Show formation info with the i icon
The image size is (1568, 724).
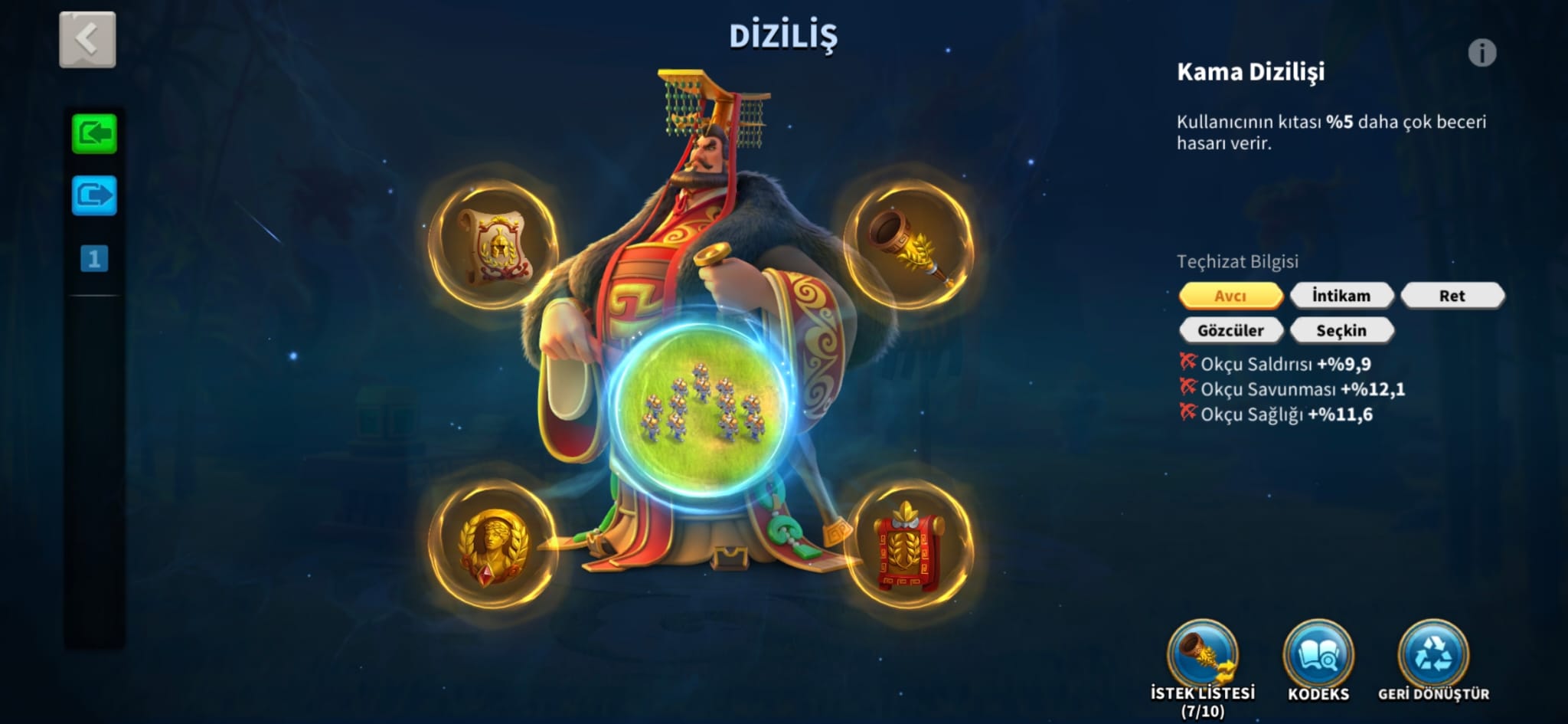[1481, 53]
